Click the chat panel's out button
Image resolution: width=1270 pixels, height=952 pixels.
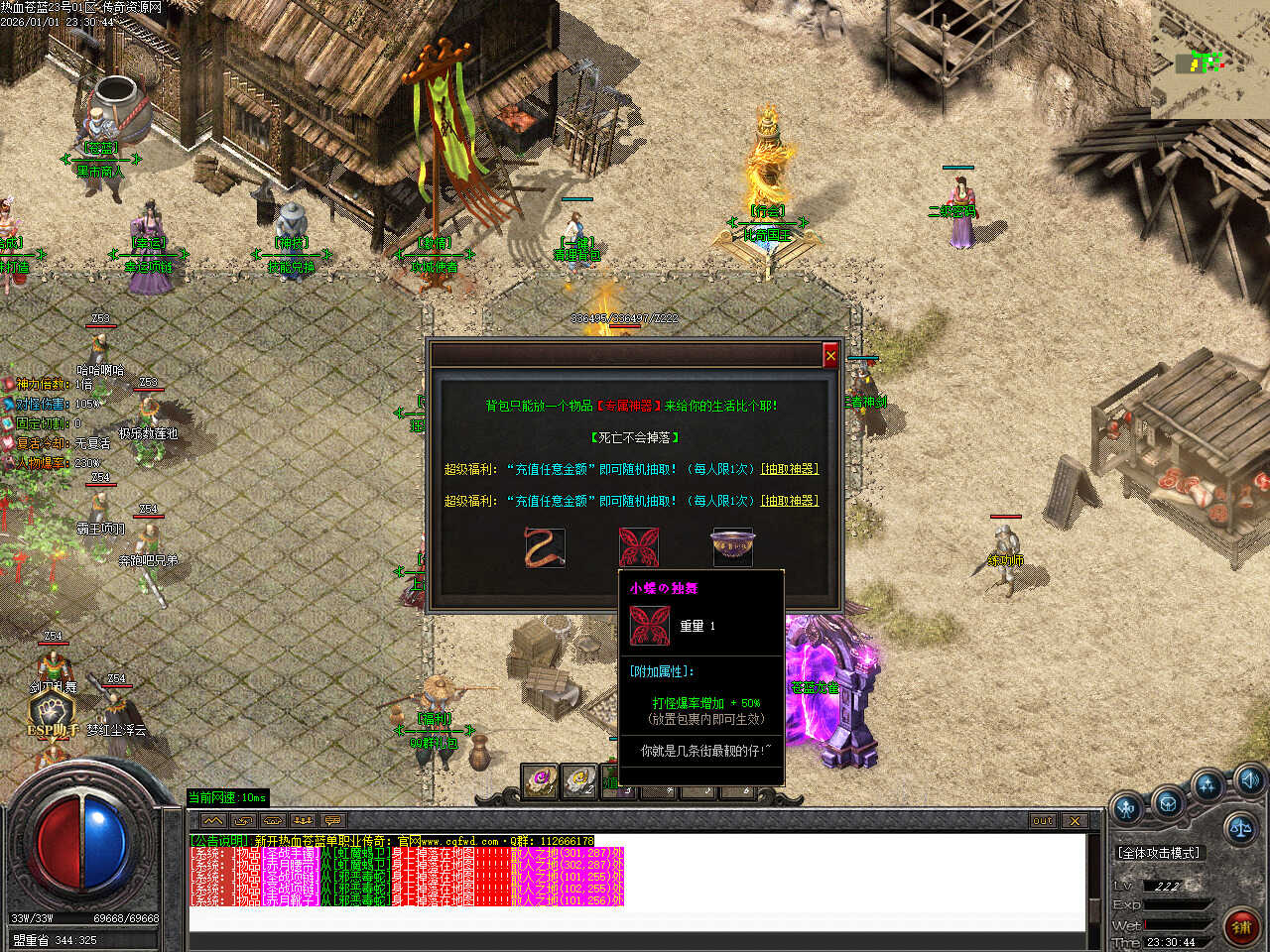[1043, 821]
